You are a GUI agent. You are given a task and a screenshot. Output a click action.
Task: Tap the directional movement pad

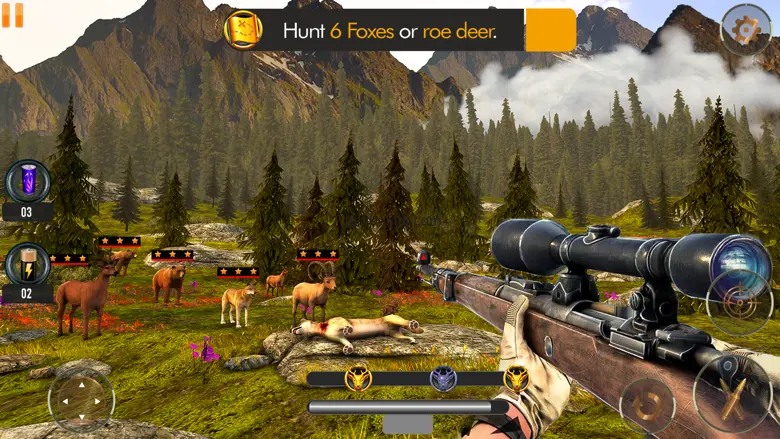point(81,399)
